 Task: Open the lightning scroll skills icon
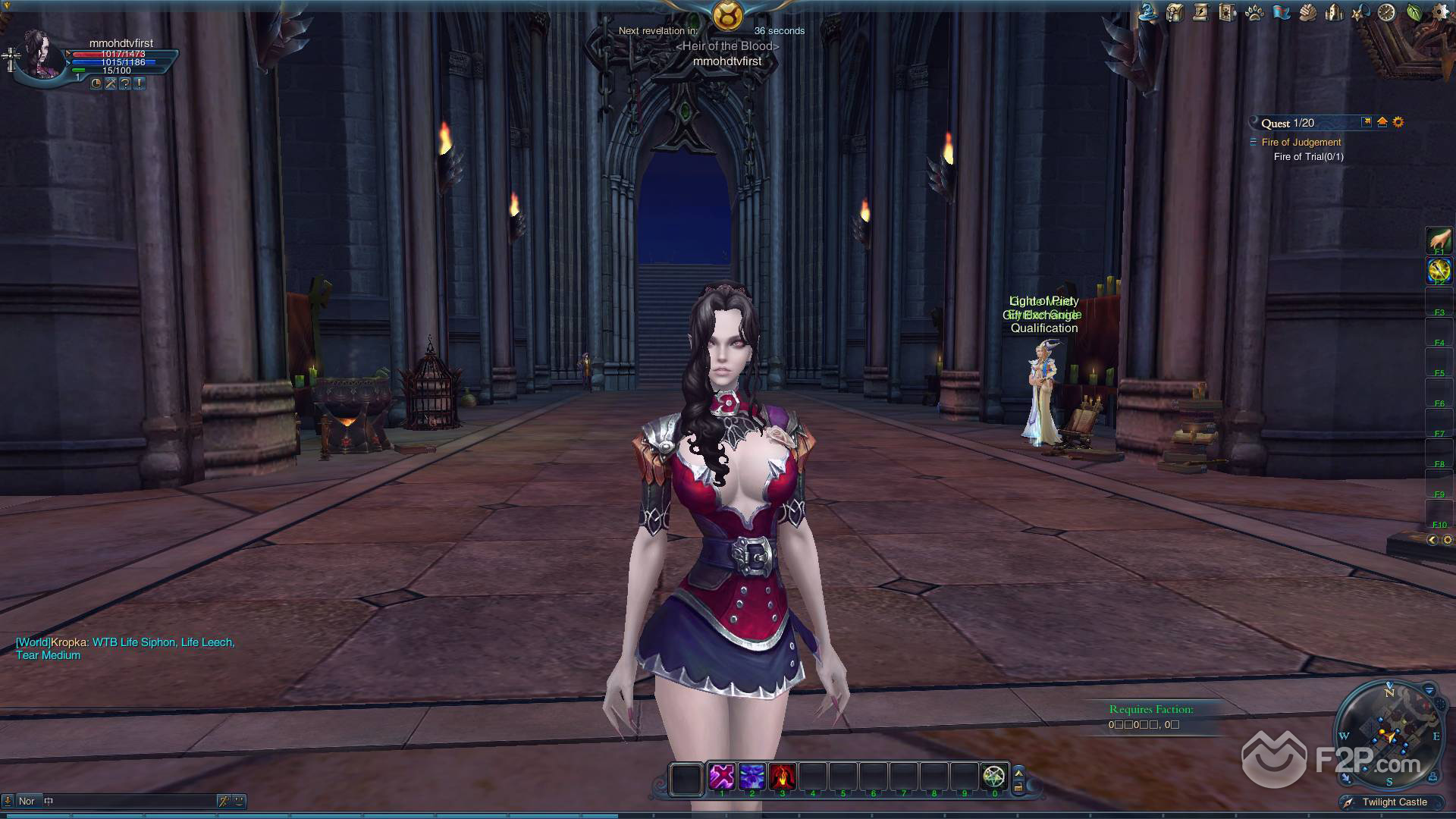click(x=1200, y=12)
